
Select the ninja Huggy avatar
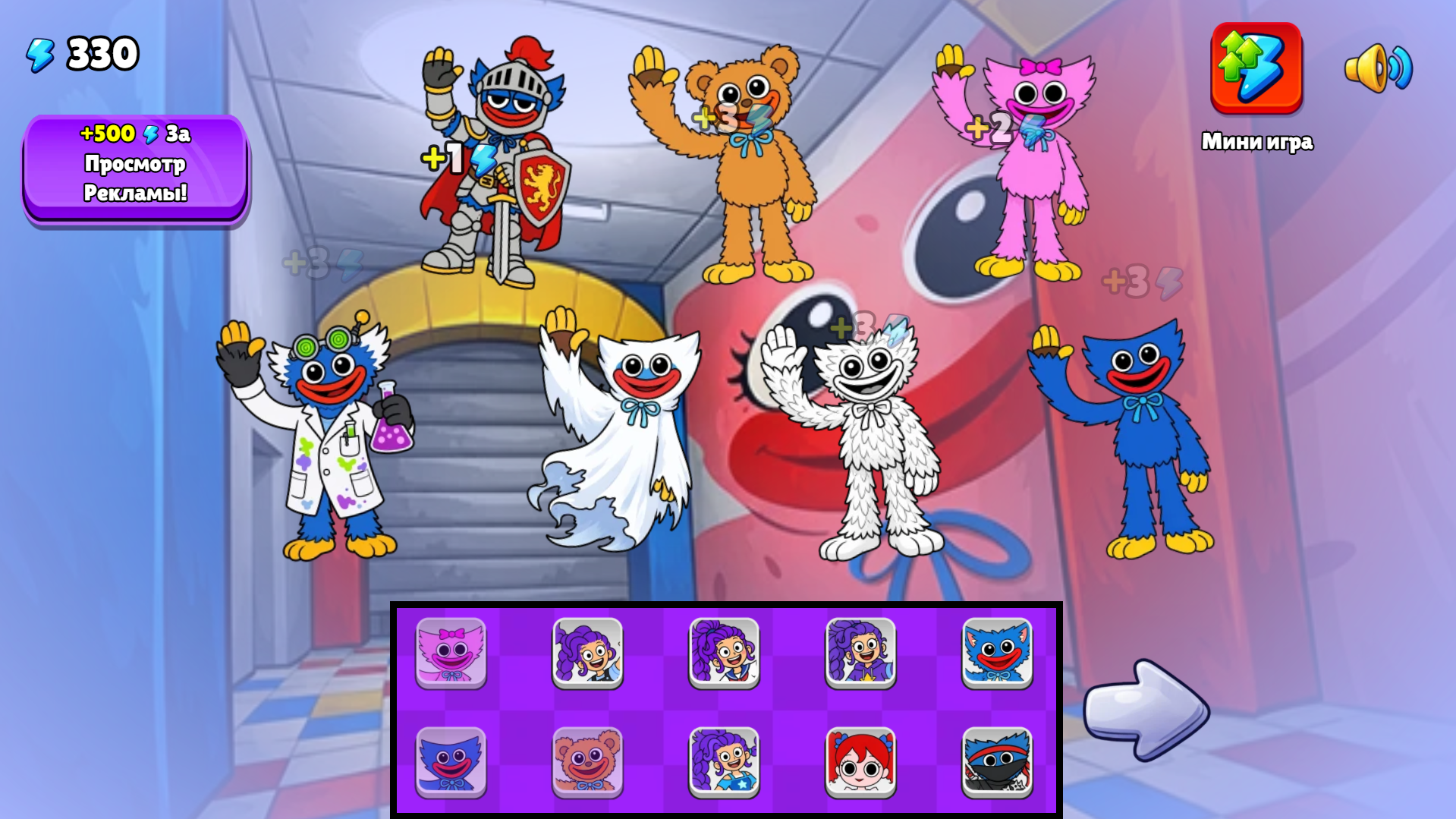[x=996, y=762]
